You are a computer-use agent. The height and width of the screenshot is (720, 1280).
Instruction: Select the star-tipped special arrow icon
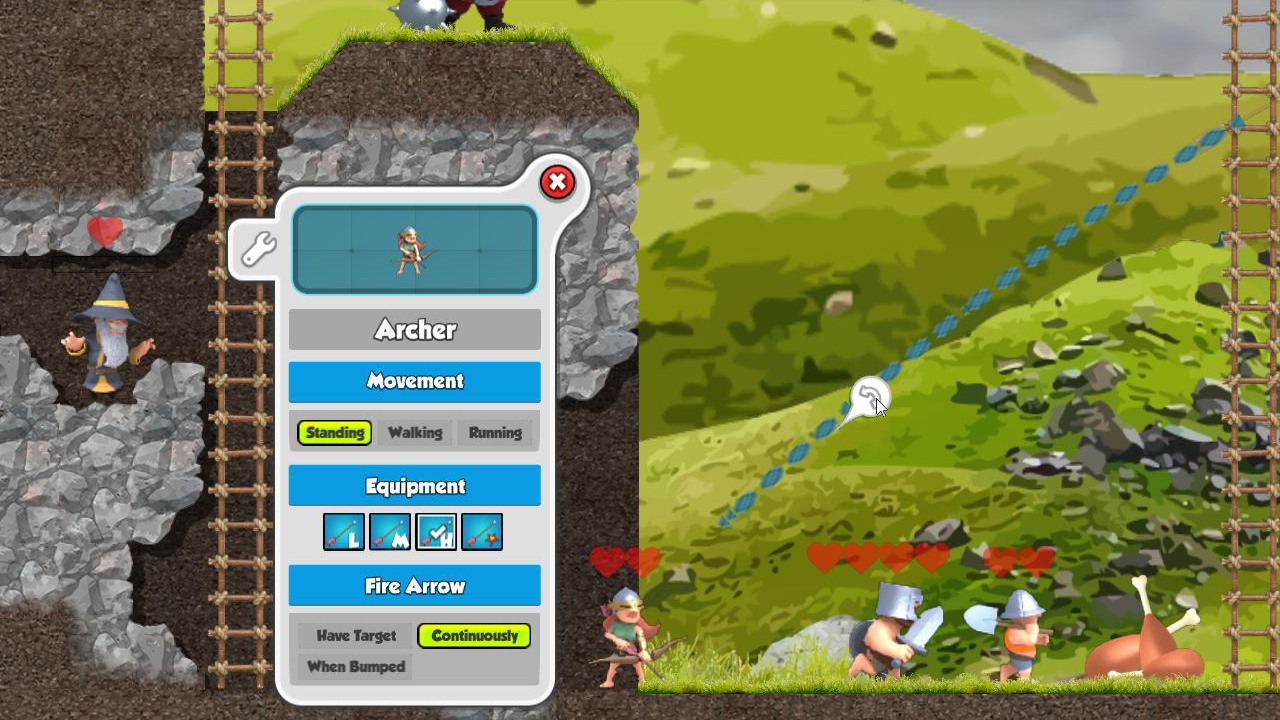(x=484, y=531)
